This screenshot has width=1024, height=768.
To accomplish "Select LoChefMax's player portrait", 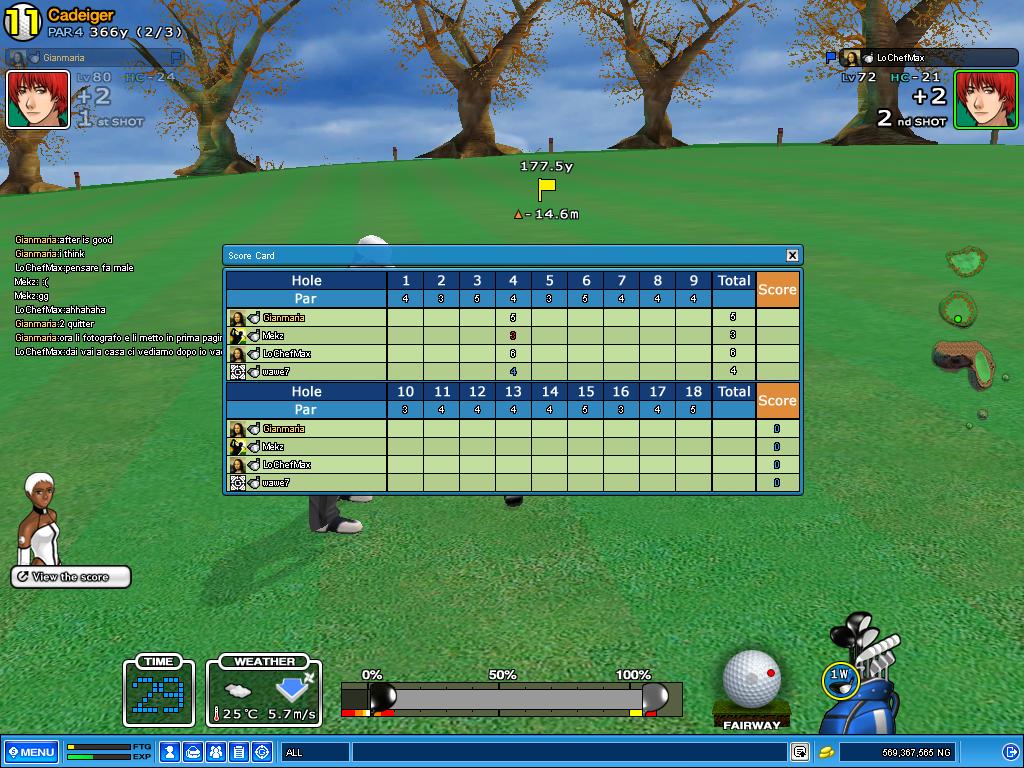I will [x=985, y=99].
